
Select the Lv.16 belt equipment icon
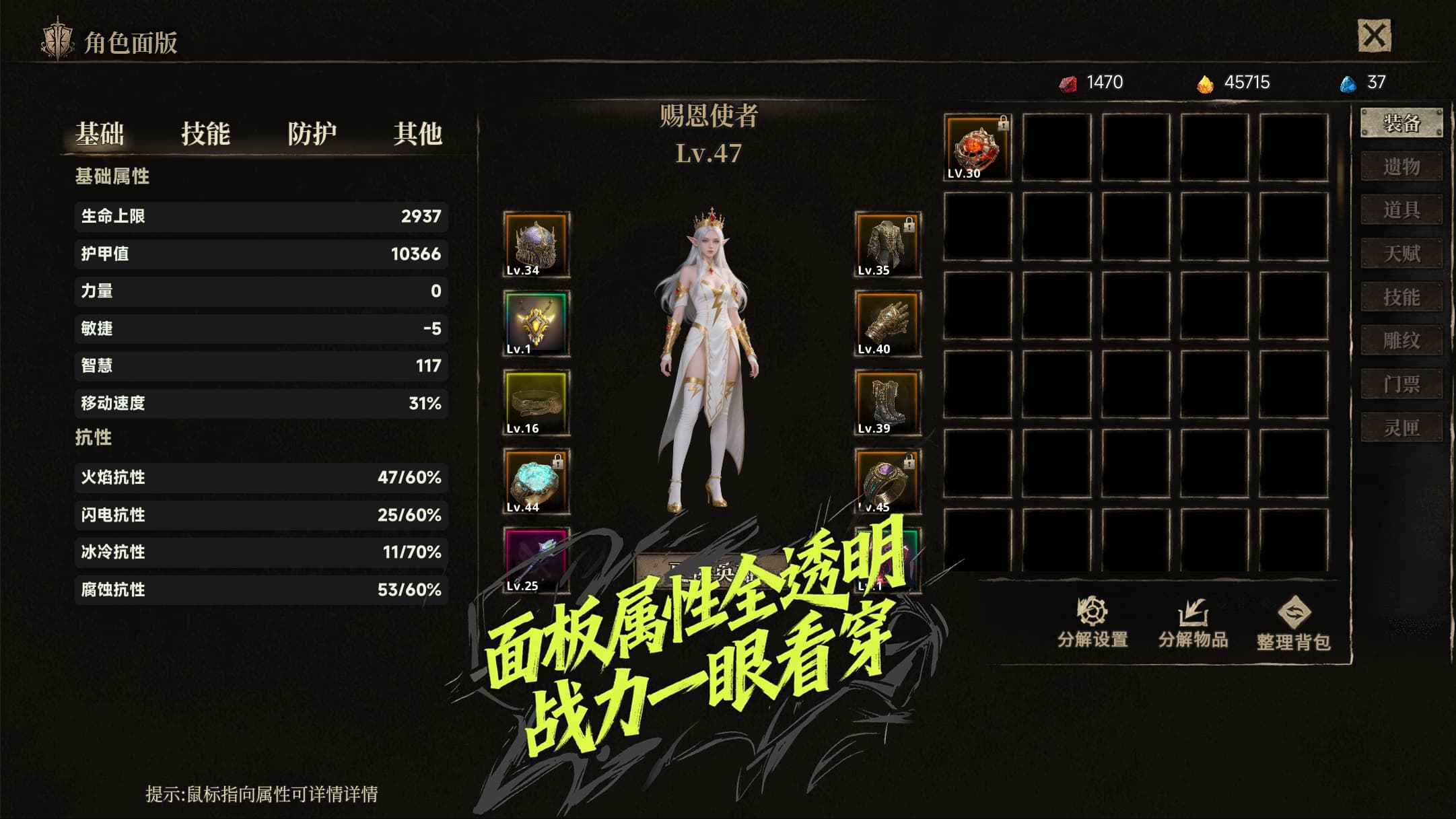tap(535, 402)
